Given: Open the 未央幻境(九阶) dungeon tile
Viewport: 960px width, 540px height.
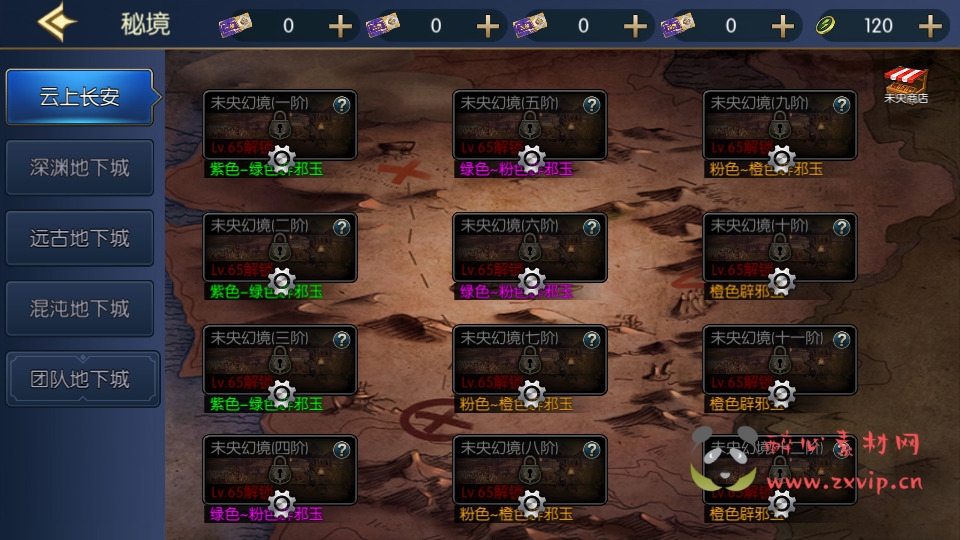Looking at the screenshot, I should tap(780, 125).
